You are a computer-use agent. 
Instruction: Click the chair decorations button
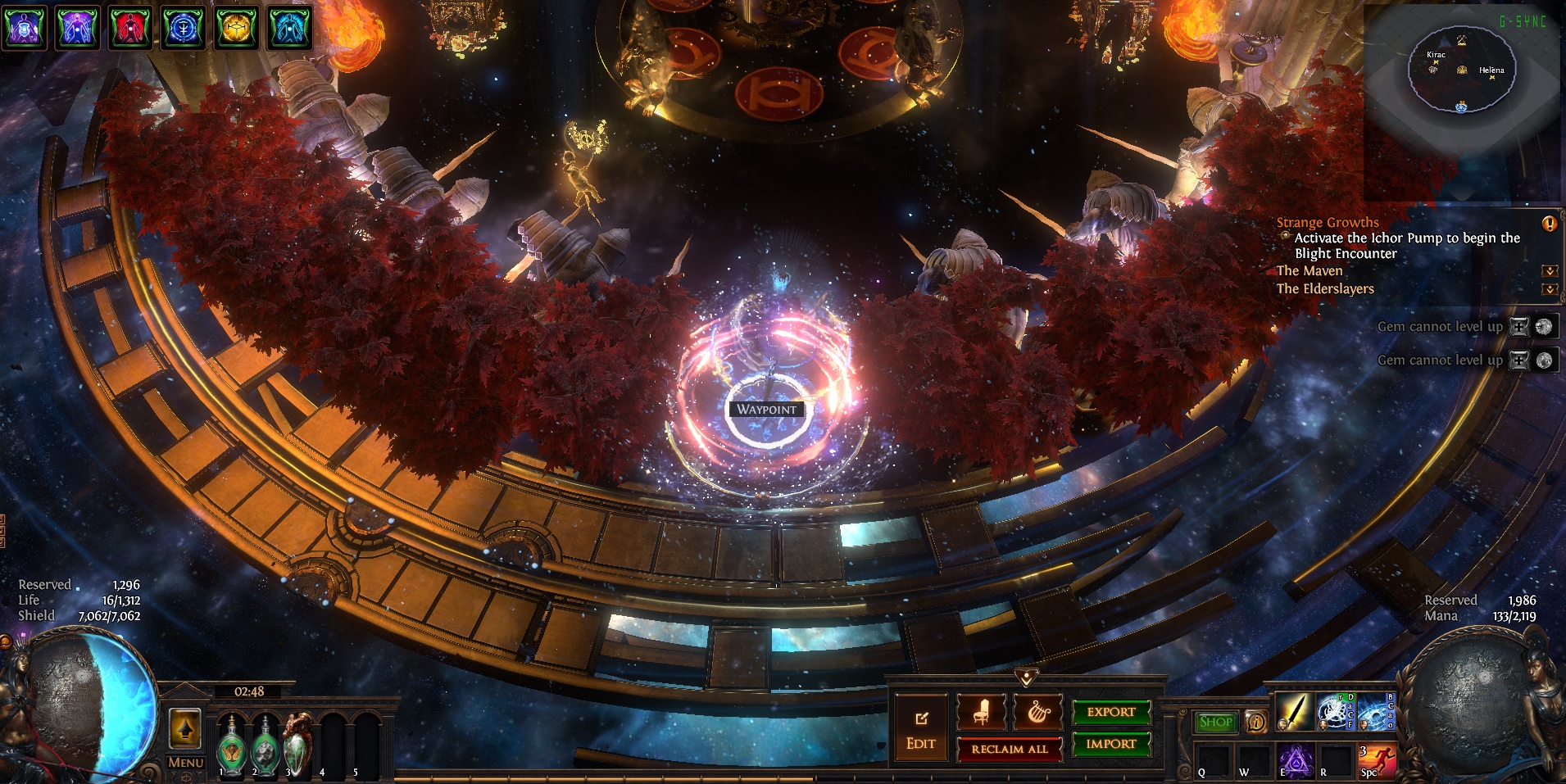coord(981,713)
